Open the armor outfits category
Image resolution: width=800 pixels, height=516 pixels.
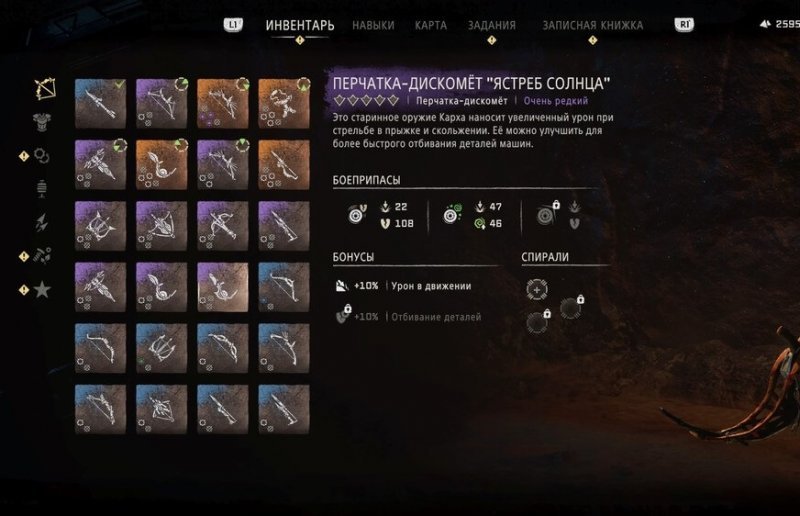tap(42, 121)
